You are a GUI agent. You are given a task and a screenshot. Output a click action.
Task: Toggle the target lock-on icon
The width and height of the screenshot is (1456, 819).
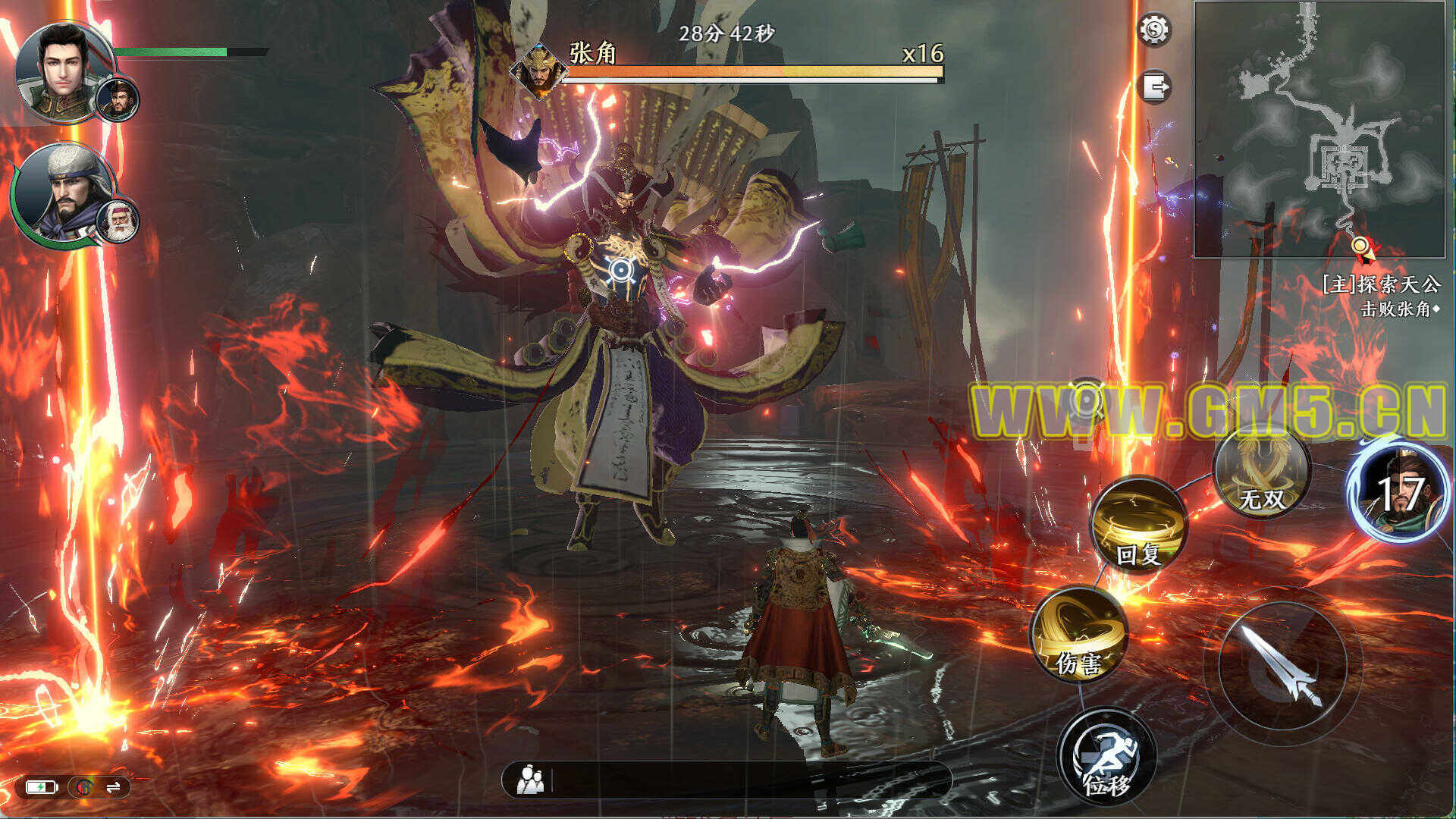click(1087, 399)
